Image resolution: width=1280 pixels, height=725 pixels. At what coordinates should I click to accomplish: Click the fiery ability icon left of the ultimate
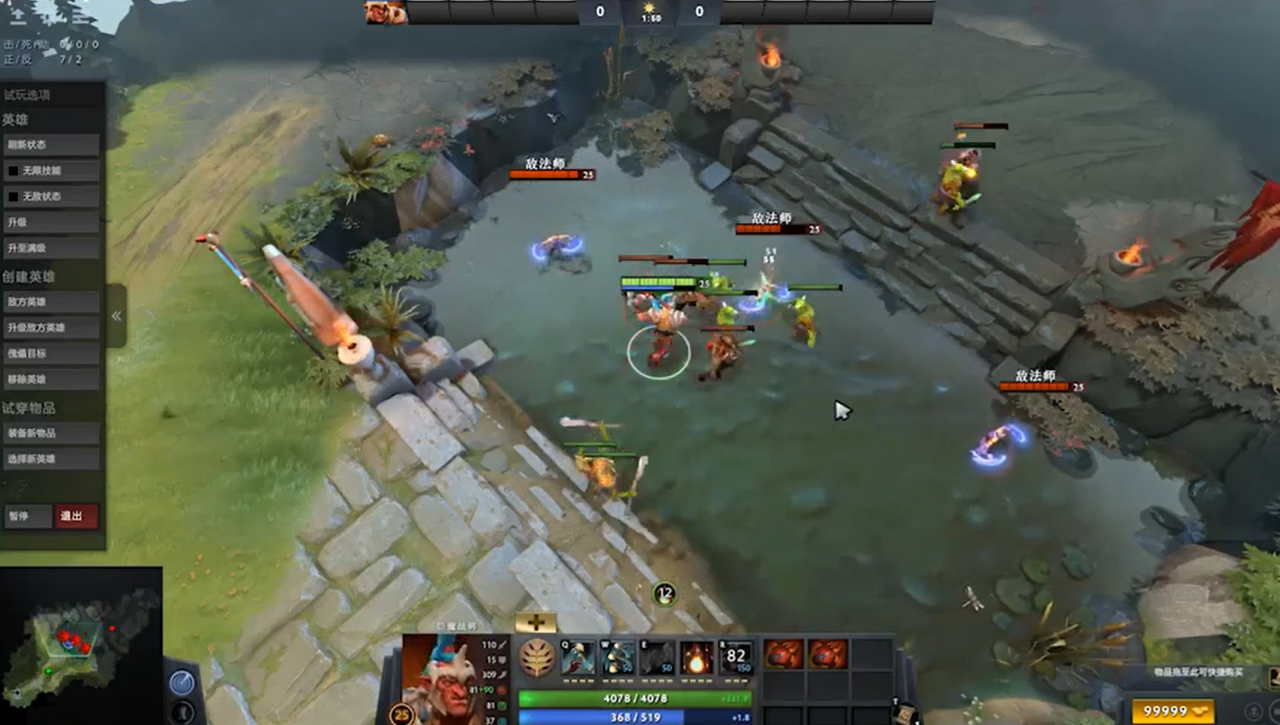(x=695, y=657)
